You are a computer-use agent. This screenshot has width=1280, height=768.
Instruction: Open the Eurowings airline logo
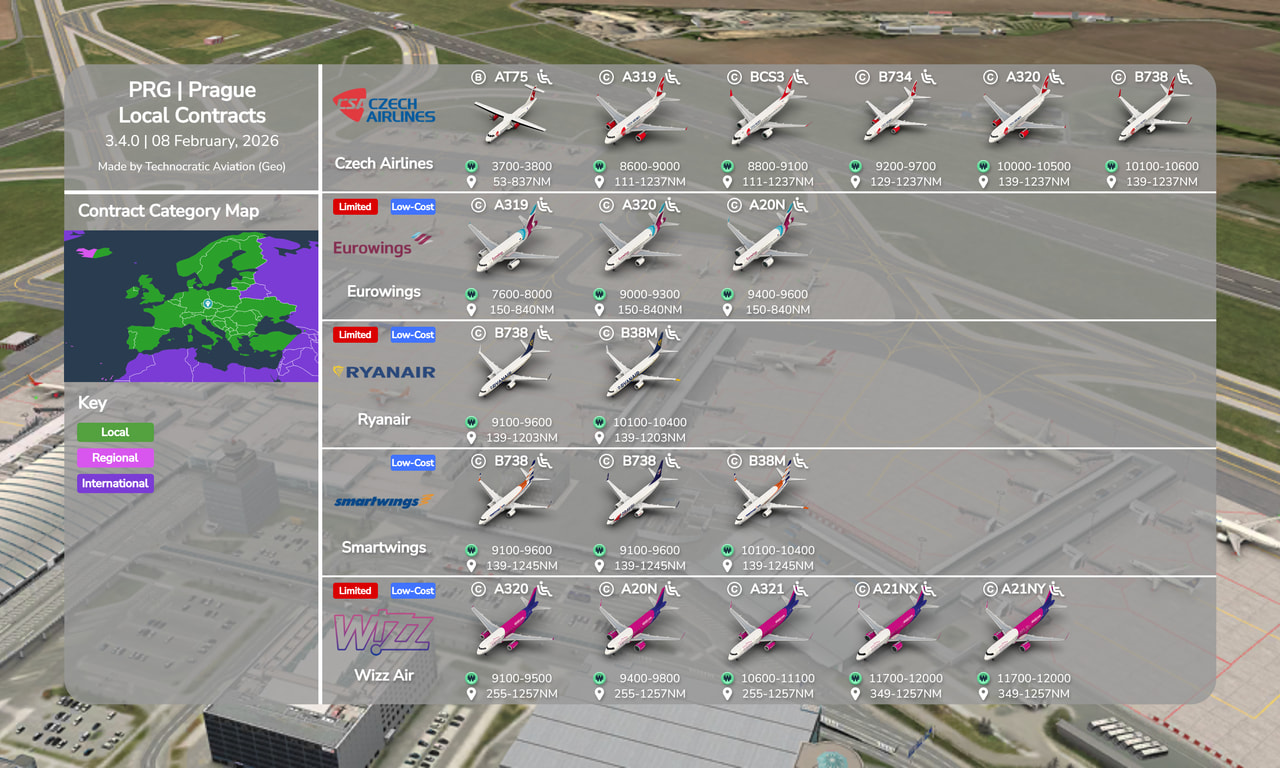pyautogui.click(x=384, y=244)
